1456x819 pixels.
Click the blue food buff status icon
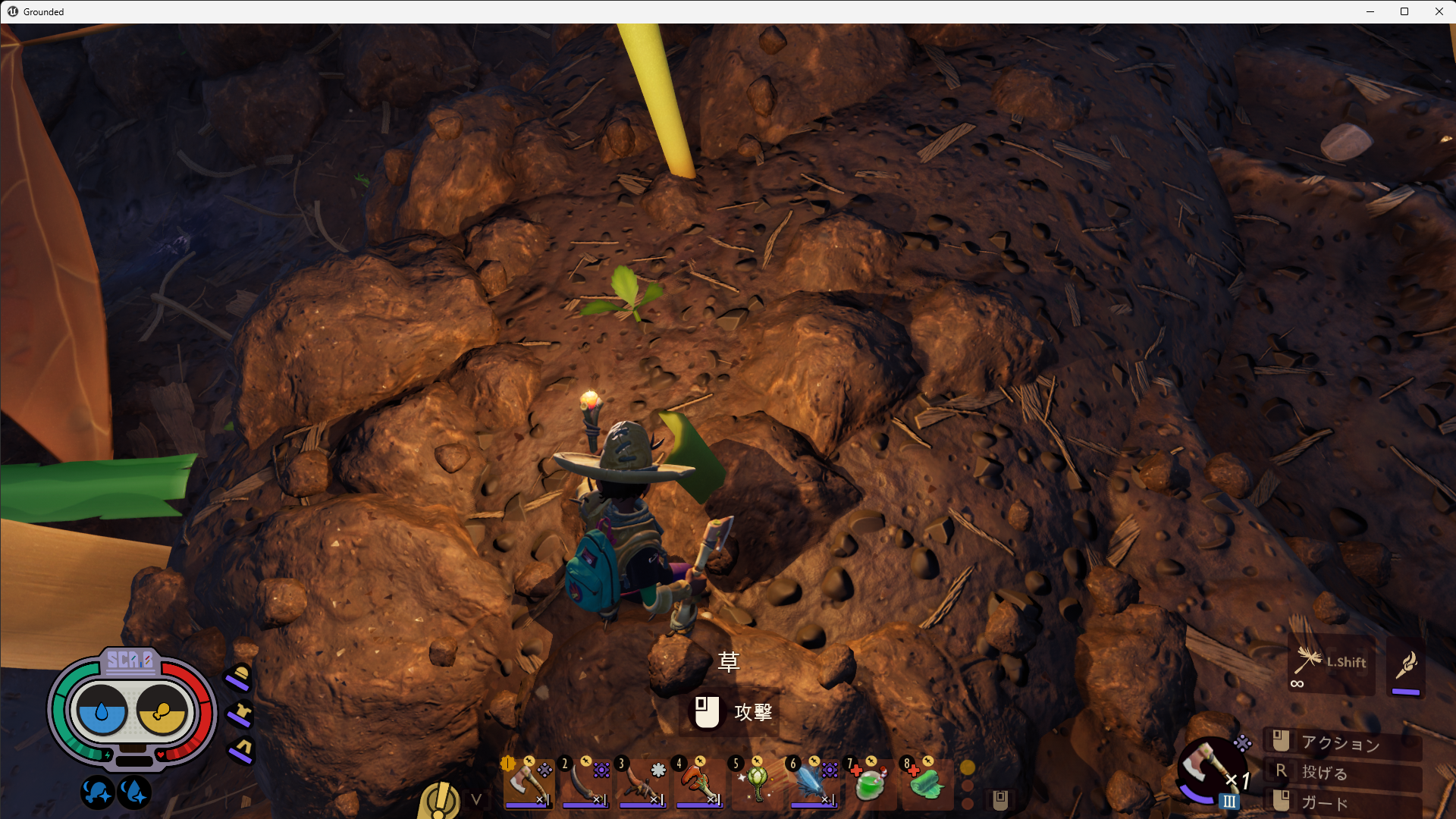97,793
